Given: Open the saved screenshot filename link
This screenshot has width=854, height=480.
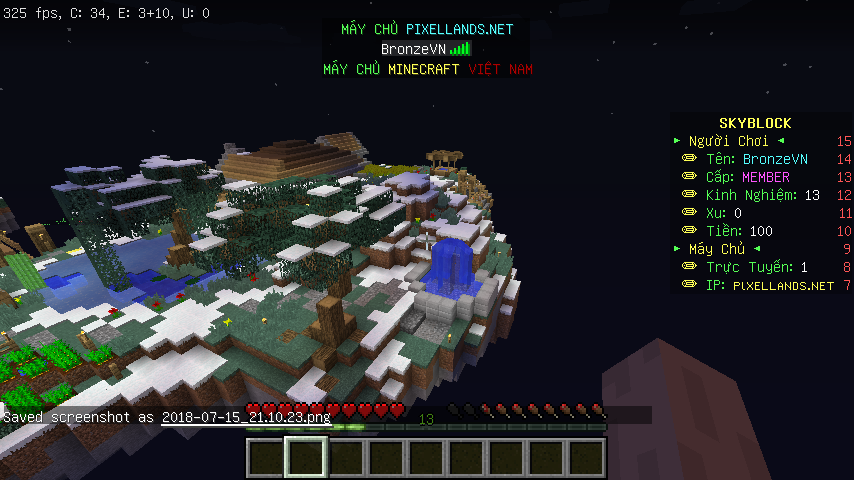Looking at the screenshot, I should (246, 417).
